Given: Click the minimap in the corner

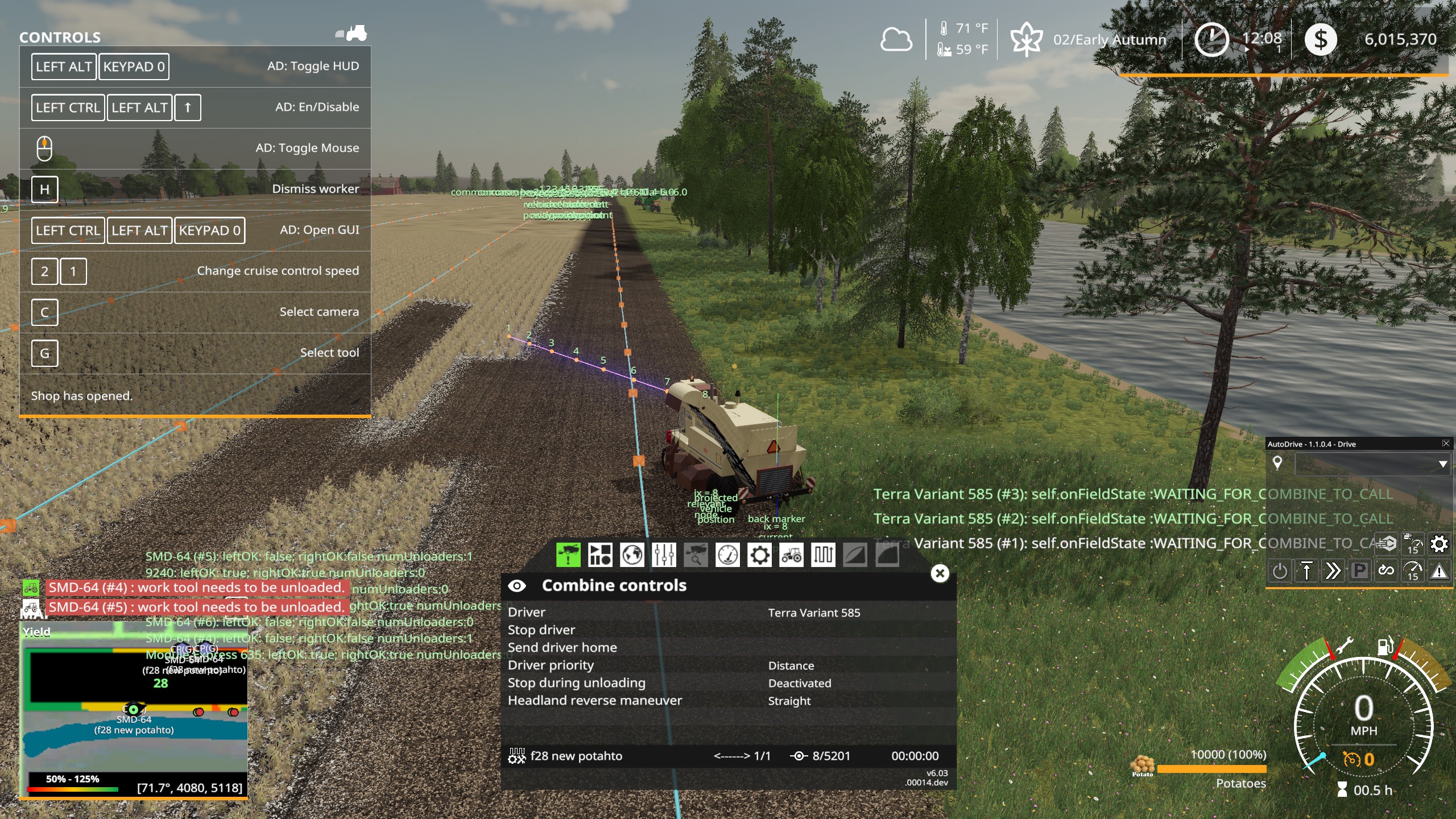Looking at the screenshot, I should 134,711.
